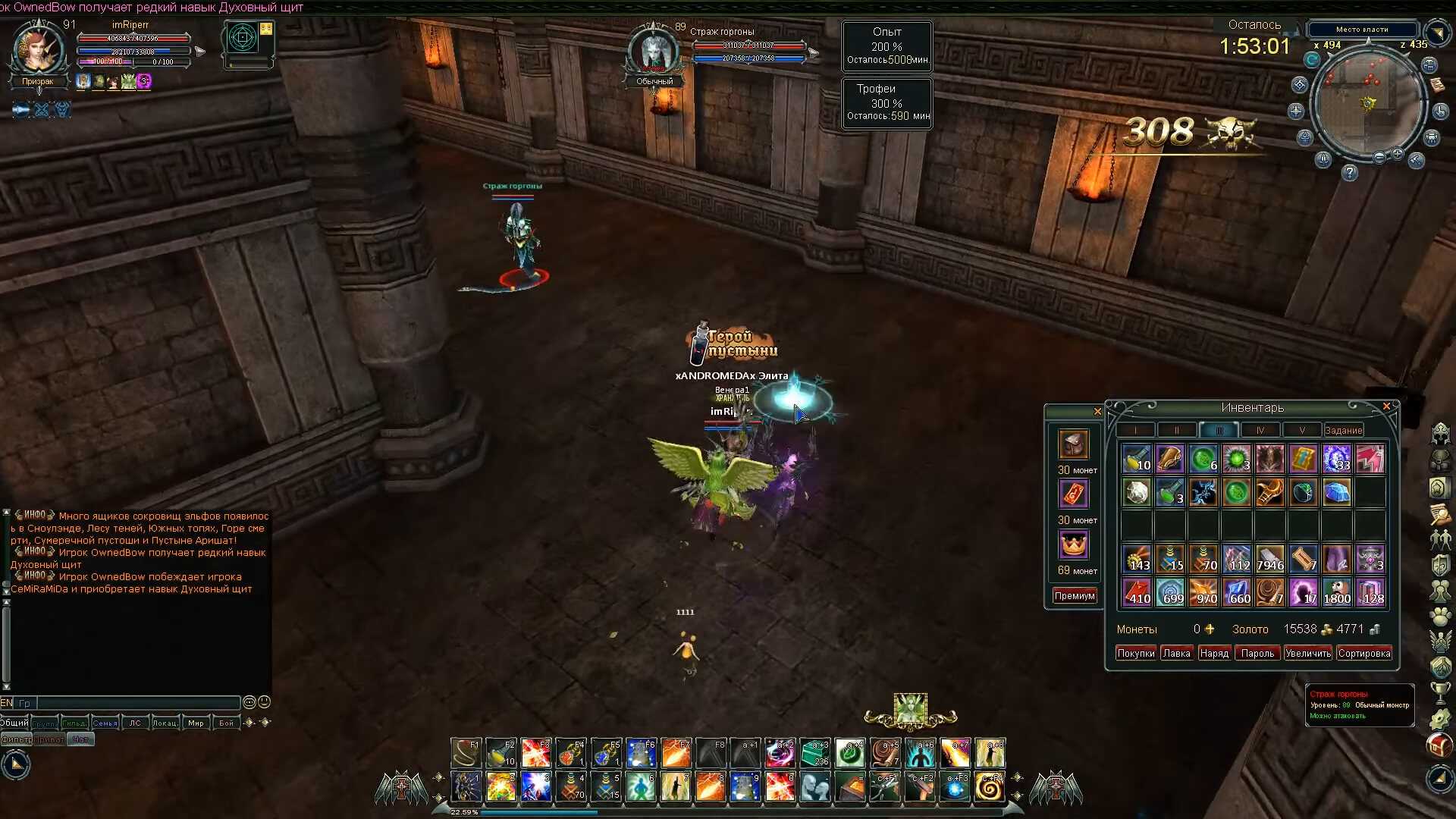Use the yellow potion in F2 slot
Viewport: 1456px width, 819px height.
coord(500,753)
